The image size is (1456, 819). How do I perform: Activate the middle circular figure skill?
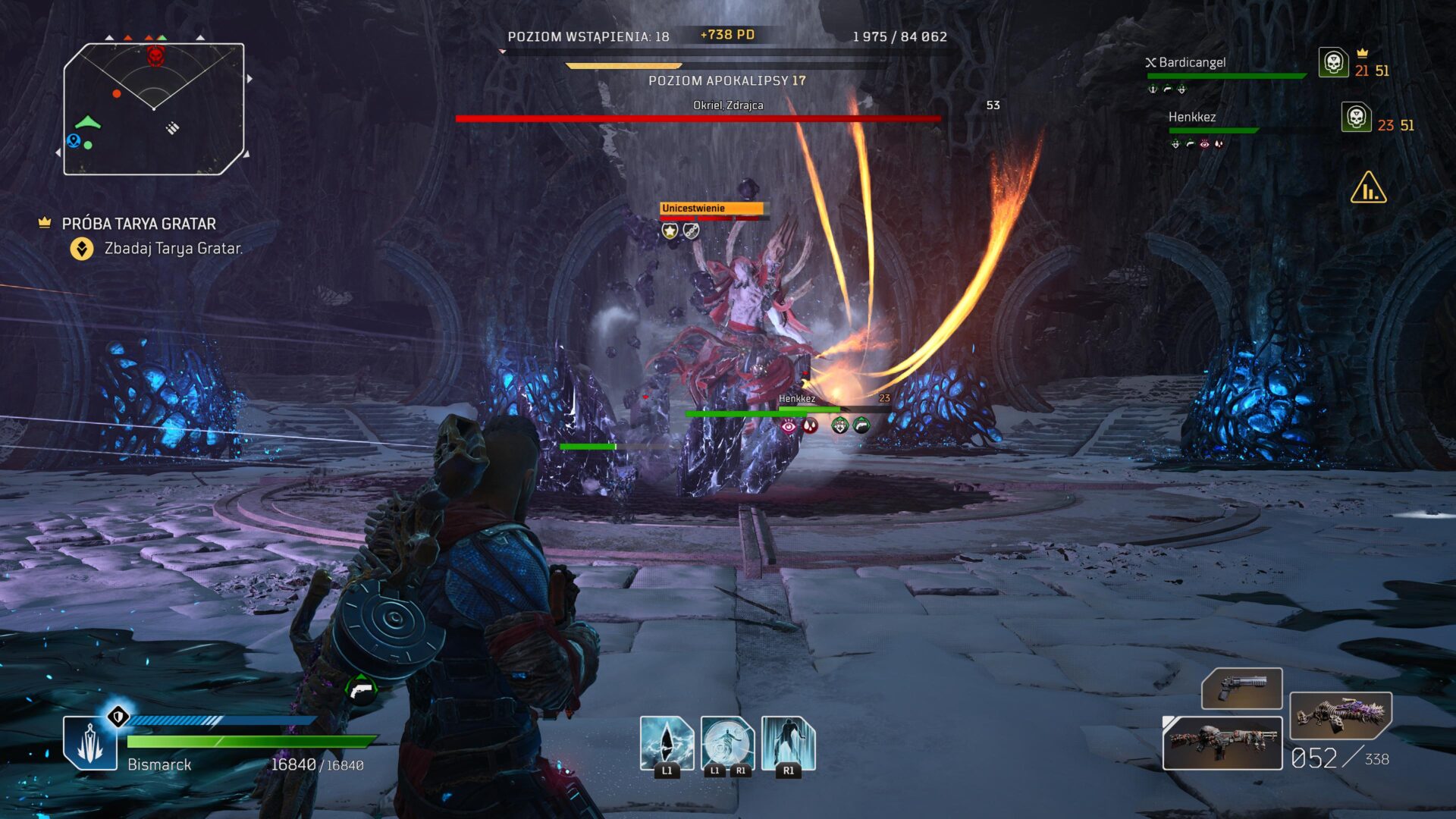[x=727, y=743]
